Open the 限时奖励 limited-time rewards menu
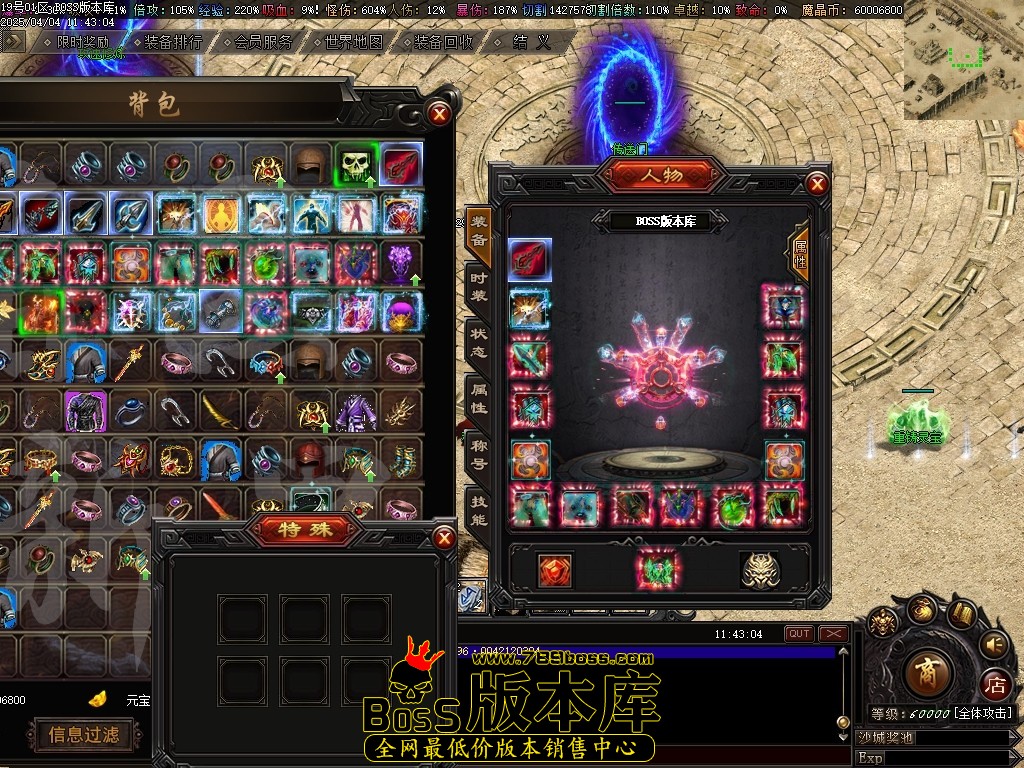Screen dimensions: 1024x768 (83, 42)
